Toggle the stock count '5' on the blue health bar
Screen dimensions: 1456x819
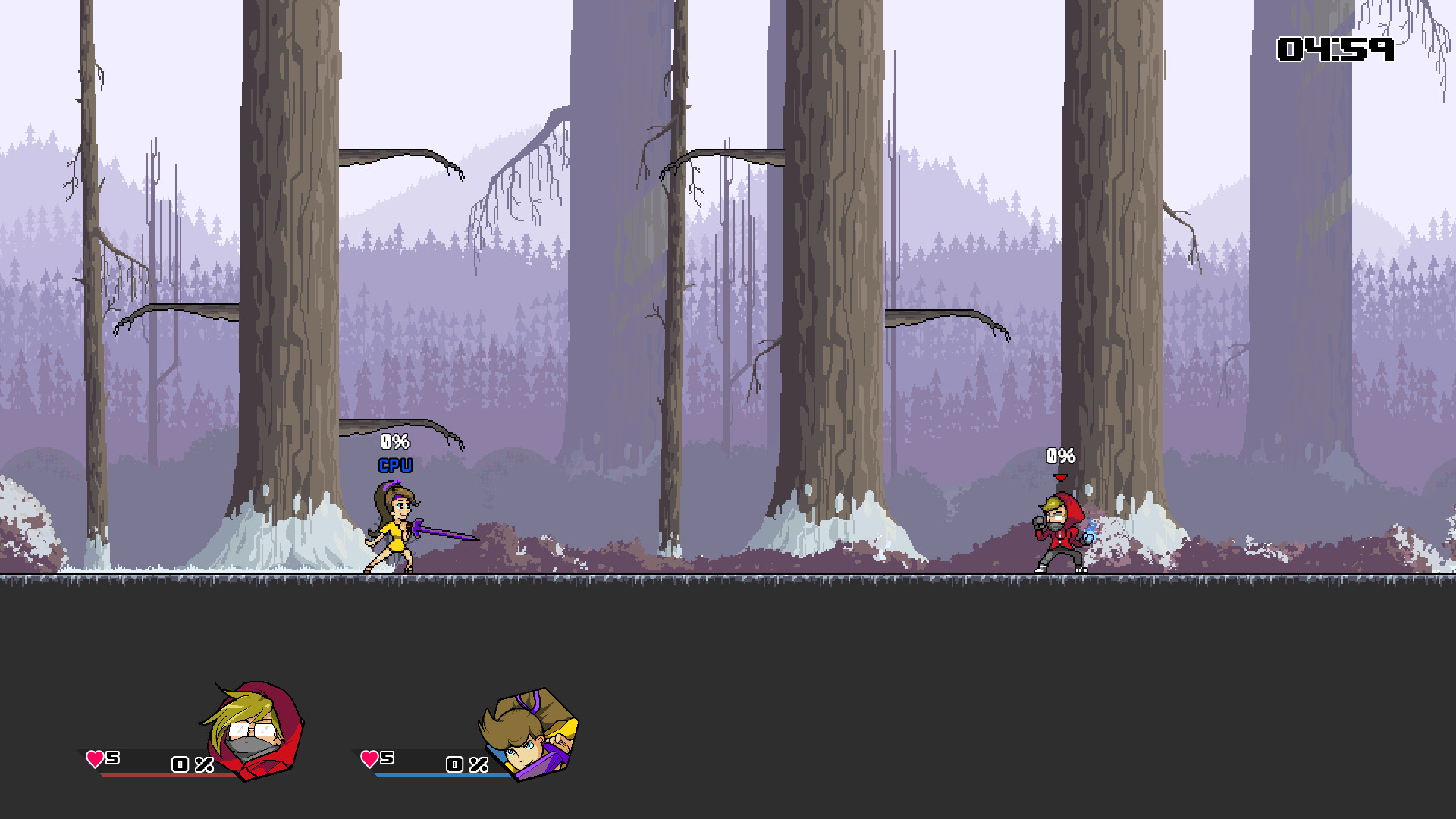[387, 758]
